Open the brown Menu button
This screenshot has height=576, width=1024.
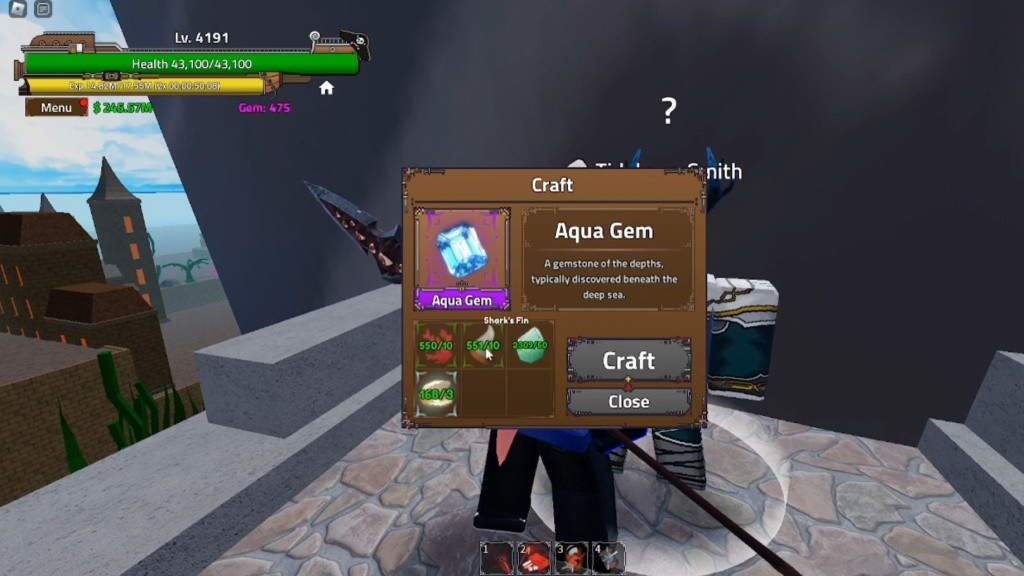[56, 107]
